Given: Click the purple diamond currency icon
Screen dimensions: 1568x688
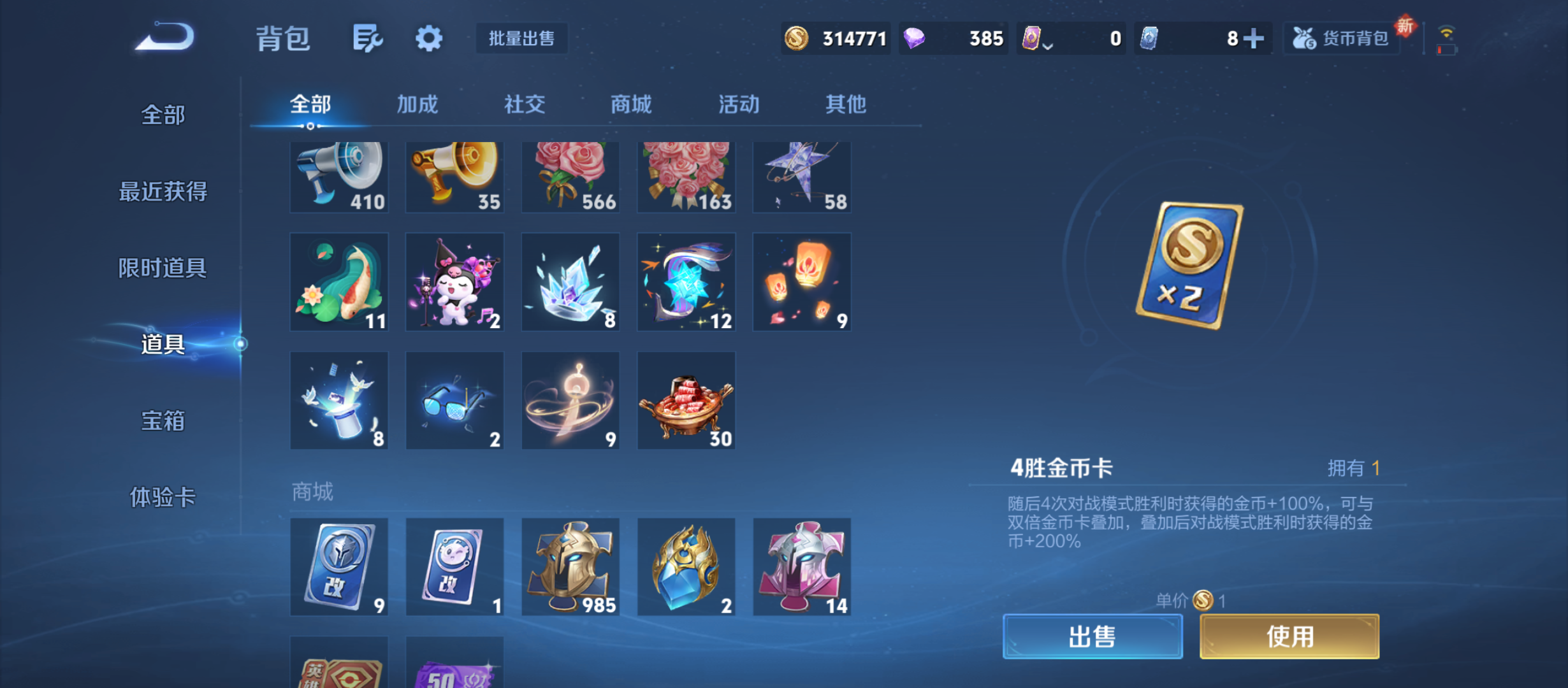Looking at the screenshot, I should tap(915, 38).
